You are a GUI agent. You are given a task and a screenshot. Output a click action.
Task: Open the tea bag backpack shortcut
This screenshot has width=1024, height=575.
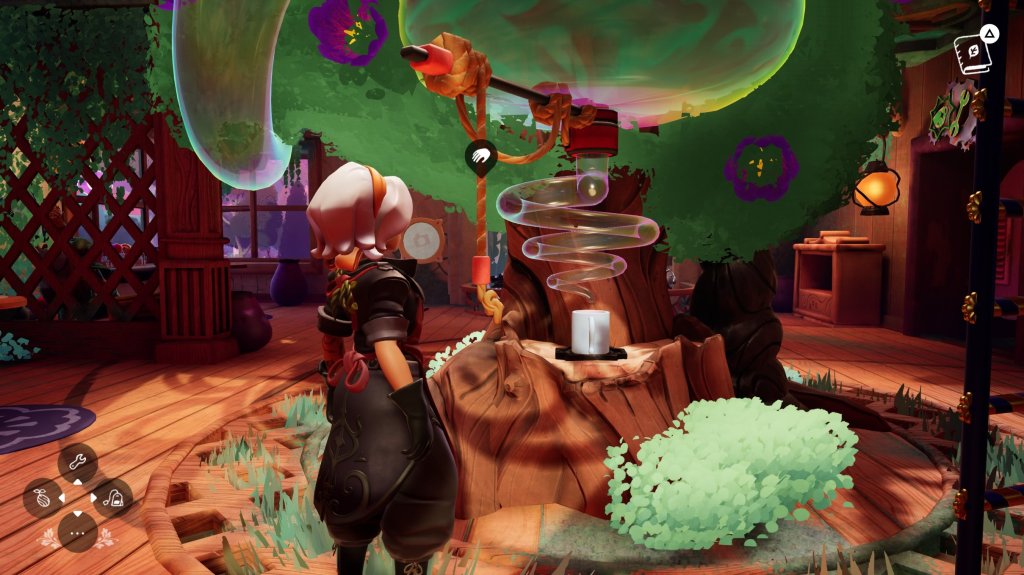click(x=113, y=497)
